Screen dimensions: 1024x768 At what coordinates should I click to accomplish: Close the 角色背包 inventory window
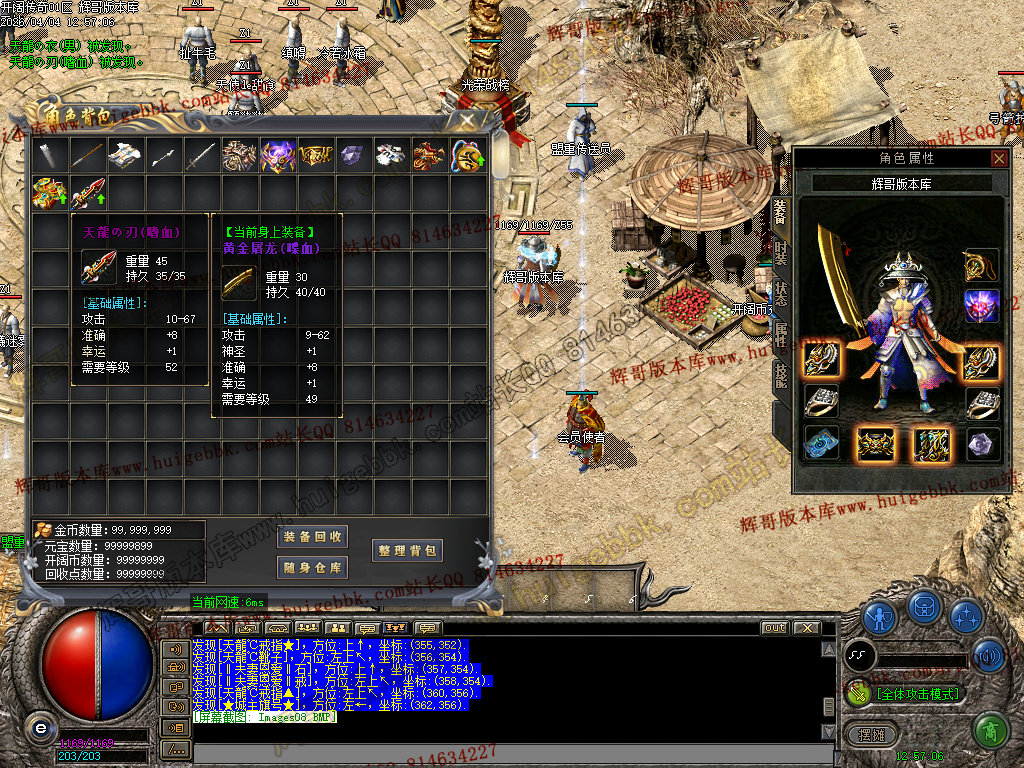(x=466, y=119)
